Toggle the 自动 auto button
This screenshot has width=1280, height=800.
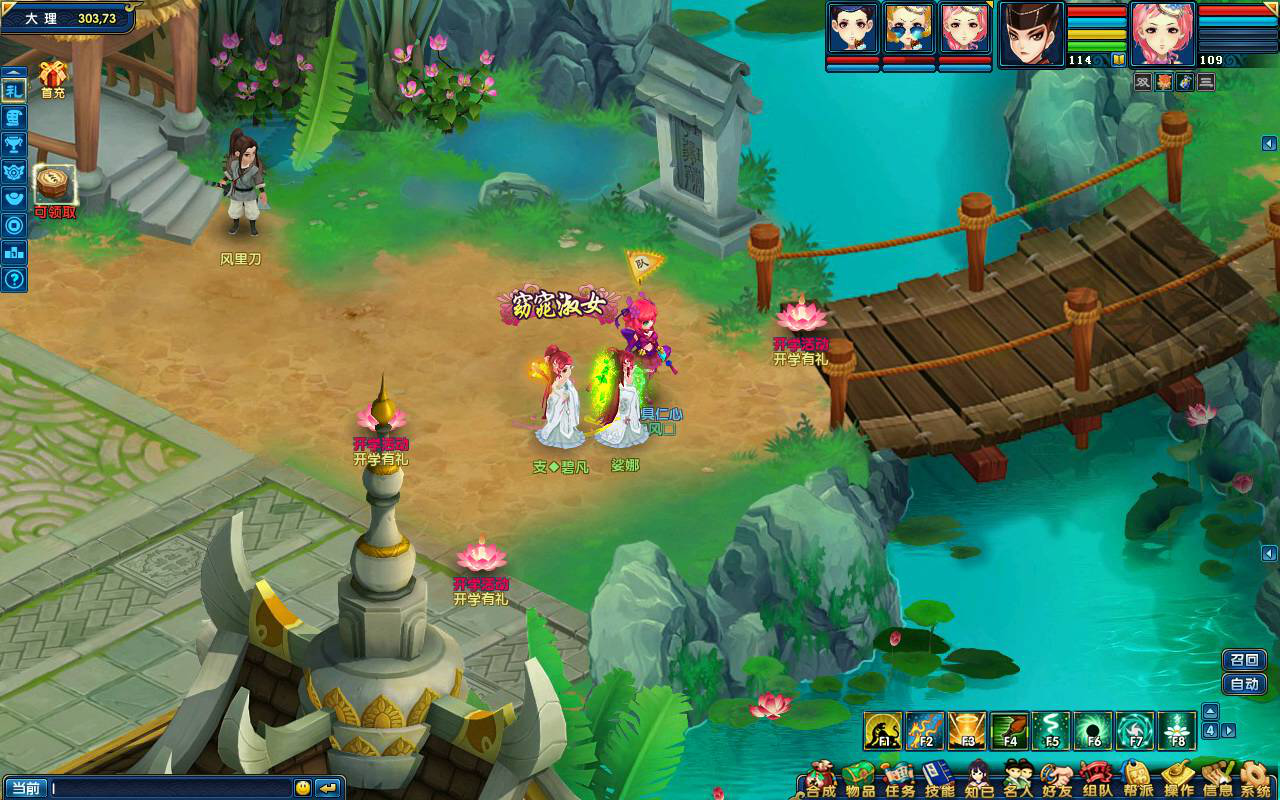click(1244, 684)
